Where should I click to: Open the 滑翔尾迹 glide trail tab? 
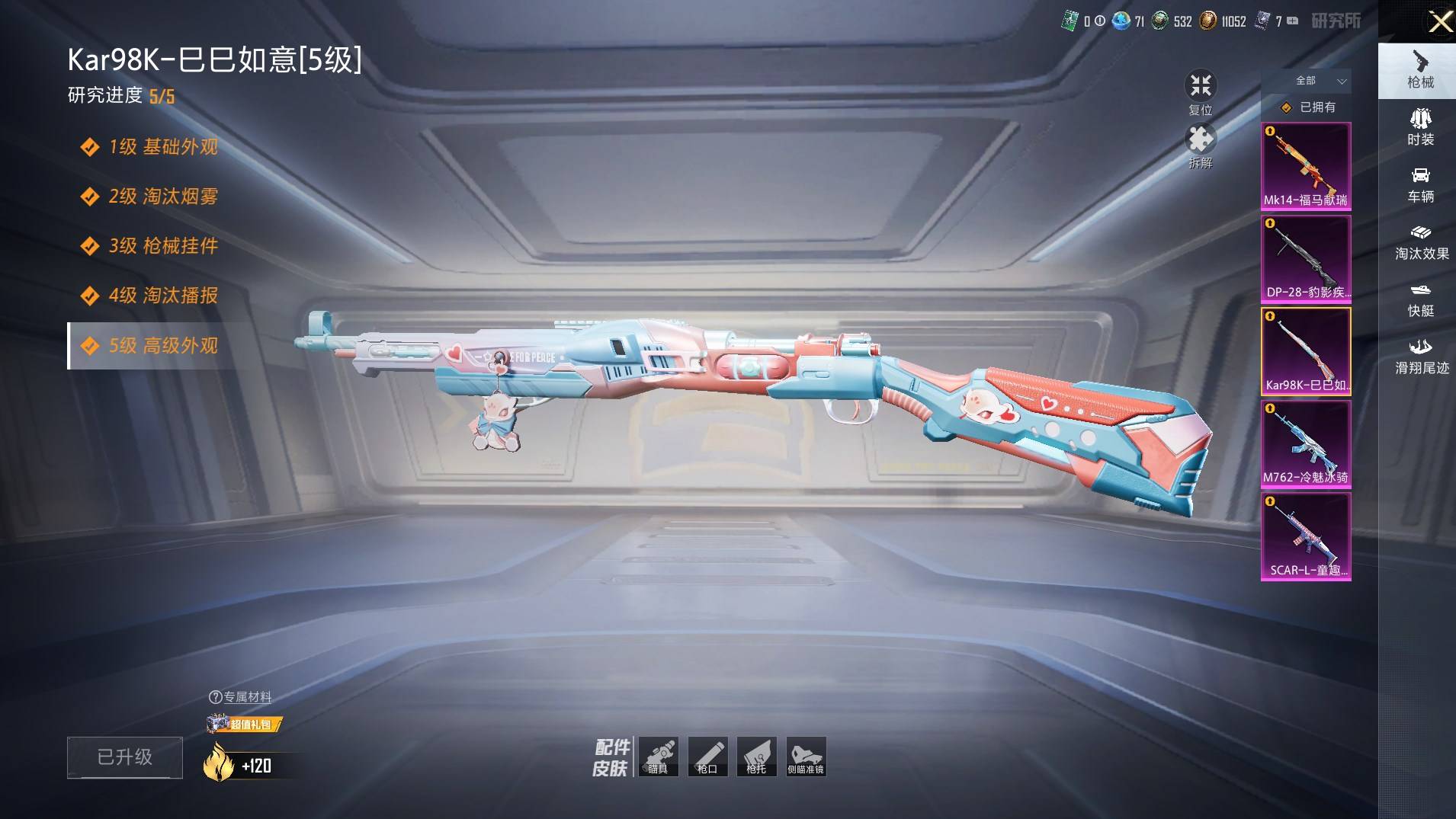point(1421,357)
